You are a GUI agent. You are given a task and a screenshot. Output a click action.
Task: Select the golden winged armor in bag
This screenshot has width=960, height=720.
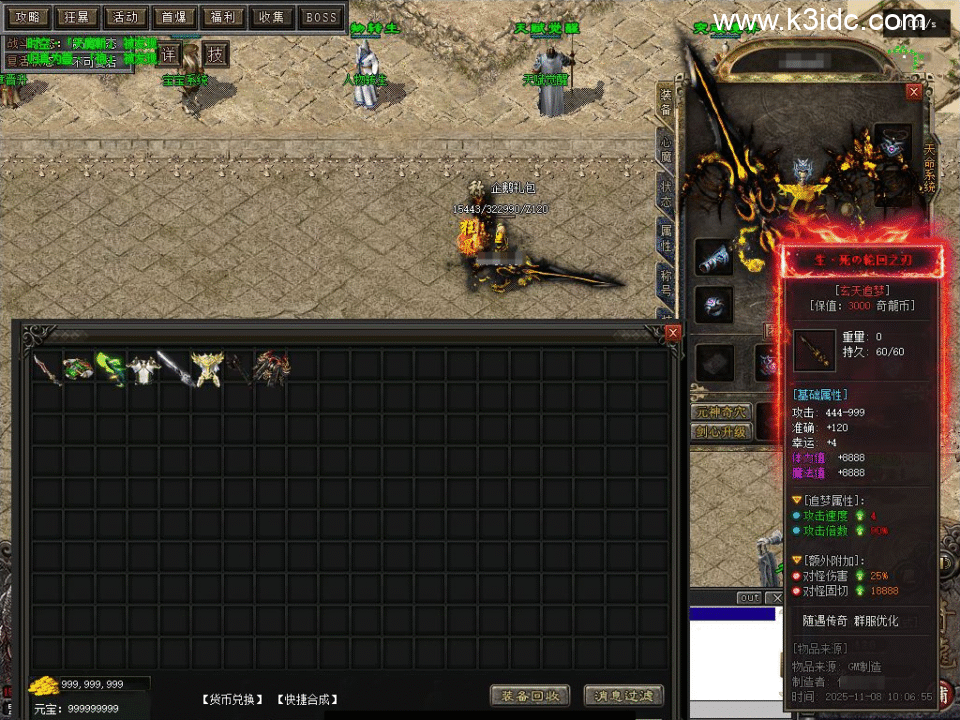tap(207, 368)
